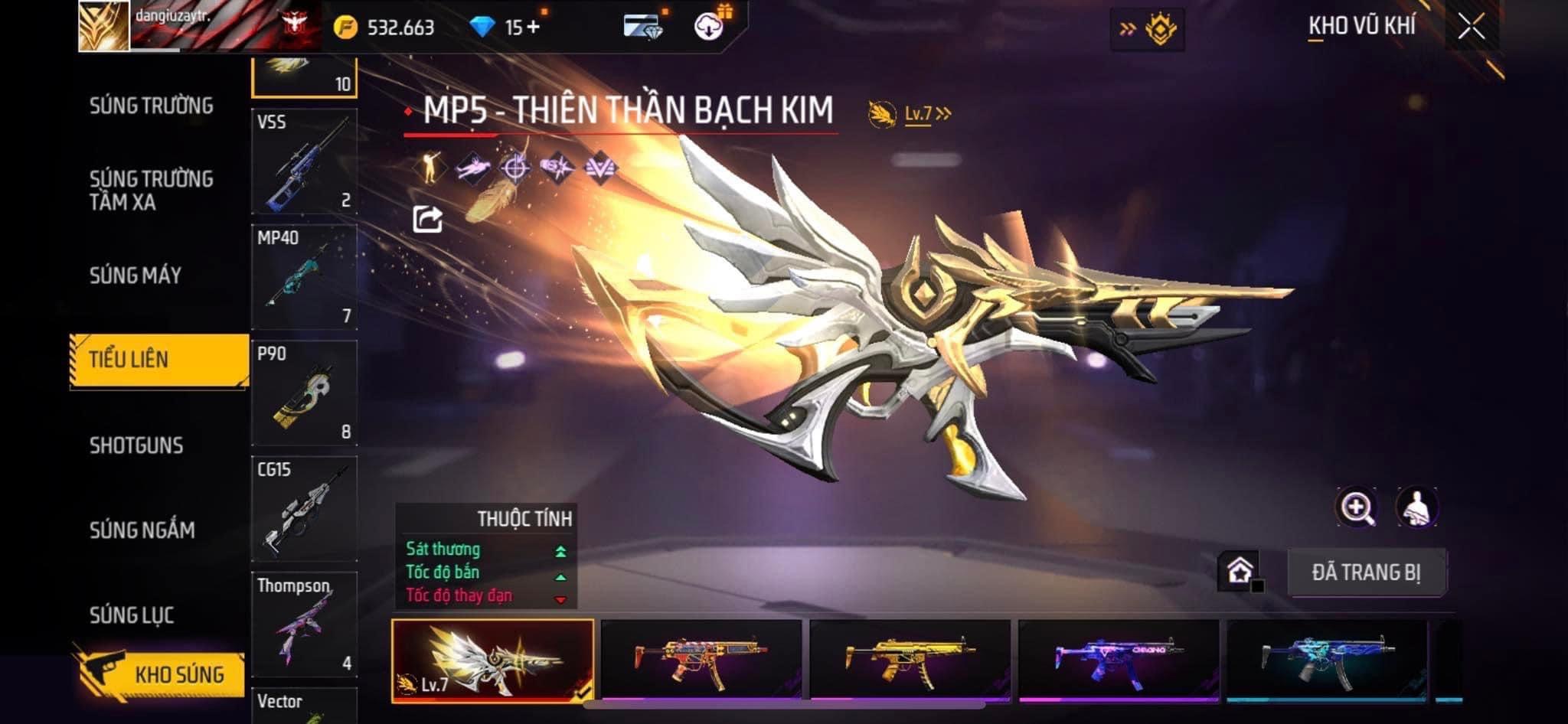The width and height of the screenshot is (1568, 724).
Task: Pick the CG15 weapon slot
Action: click(304, 509)
